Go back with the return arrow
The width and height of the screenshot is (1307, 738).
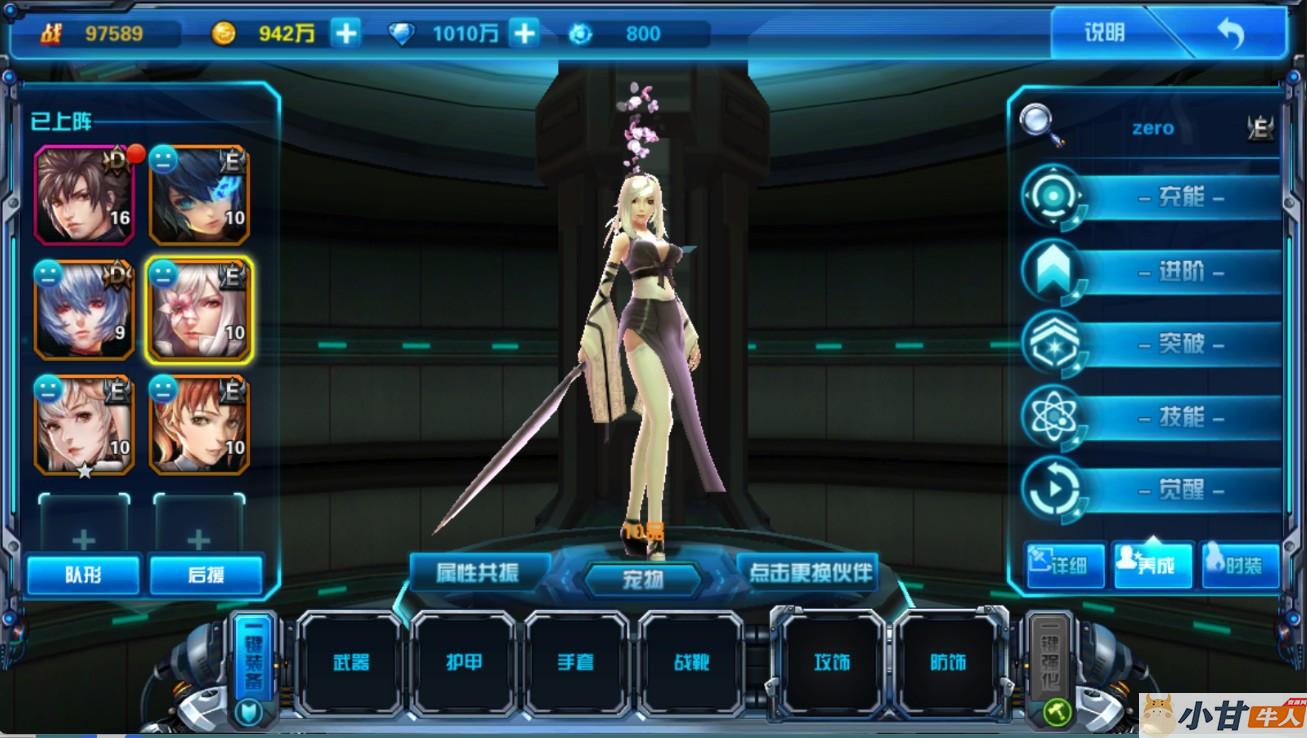[1230, 34]
